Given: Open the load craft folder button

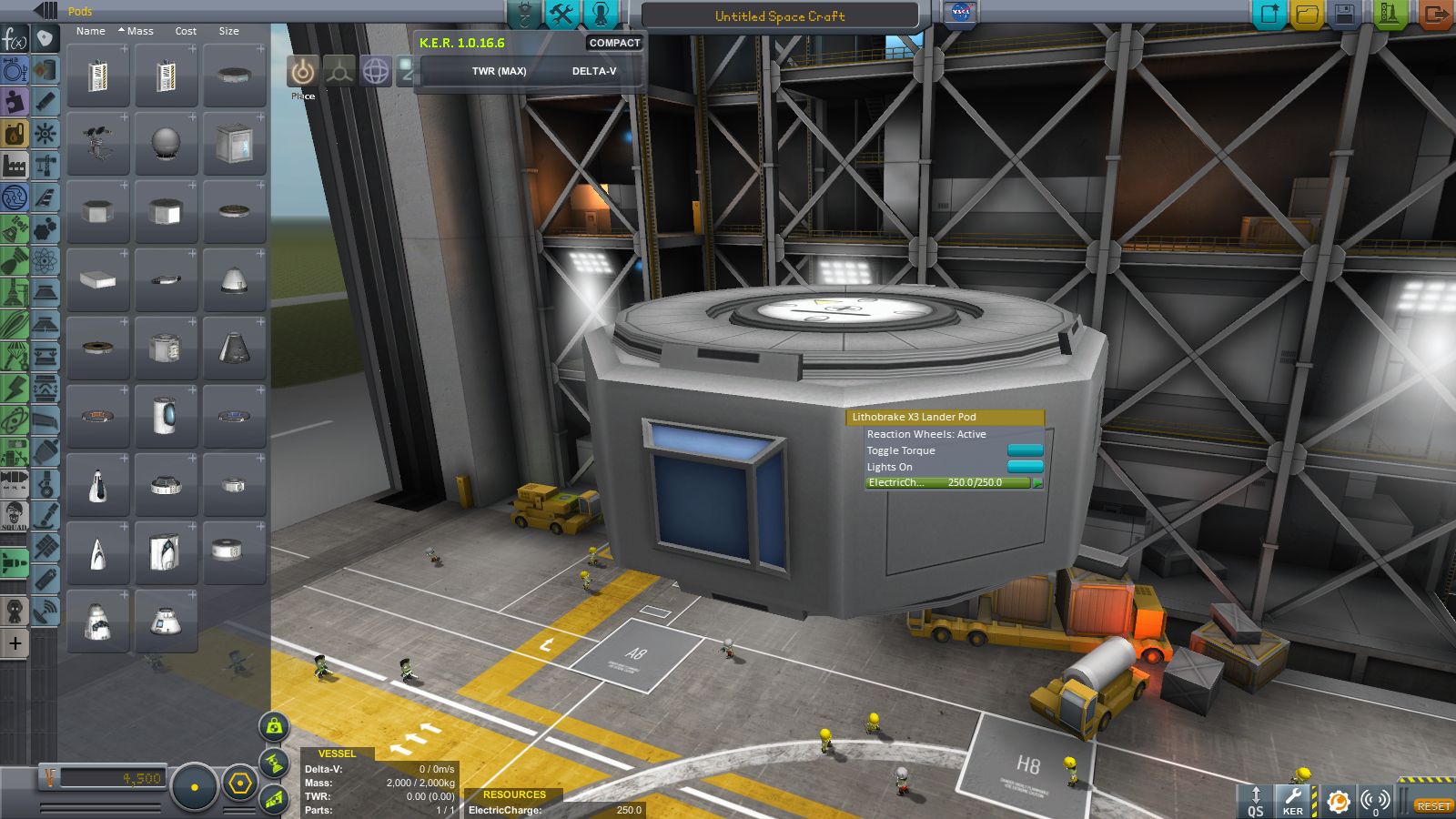Looking at the screenshot, I should [x=1307, y=15].
